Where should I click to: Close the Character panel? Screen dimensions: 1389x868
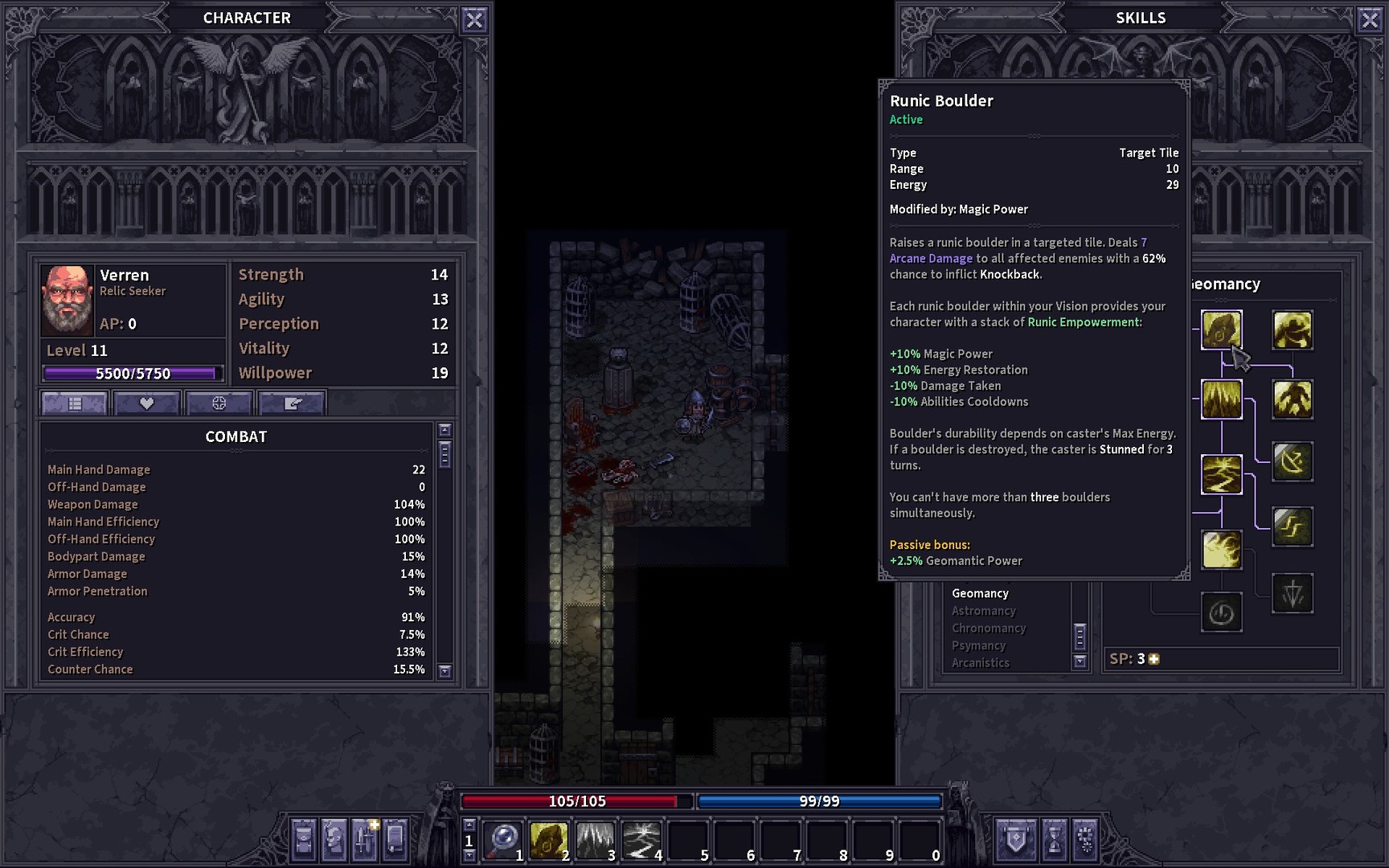click(x=474, y=20)
